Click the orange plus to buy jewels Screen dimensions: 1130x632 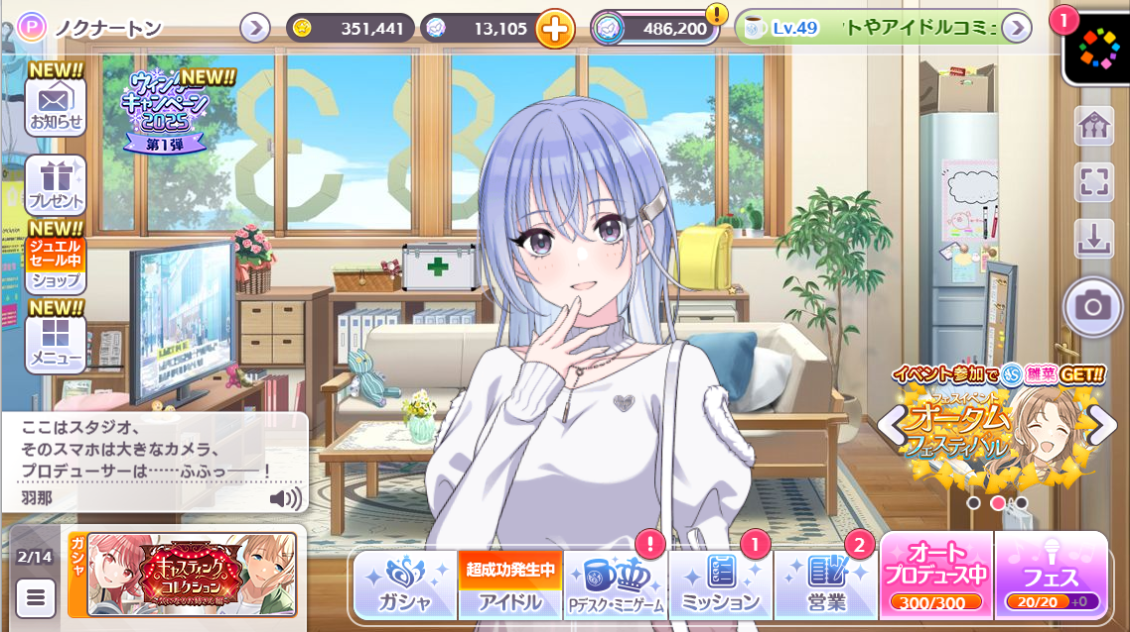point(555,28)
